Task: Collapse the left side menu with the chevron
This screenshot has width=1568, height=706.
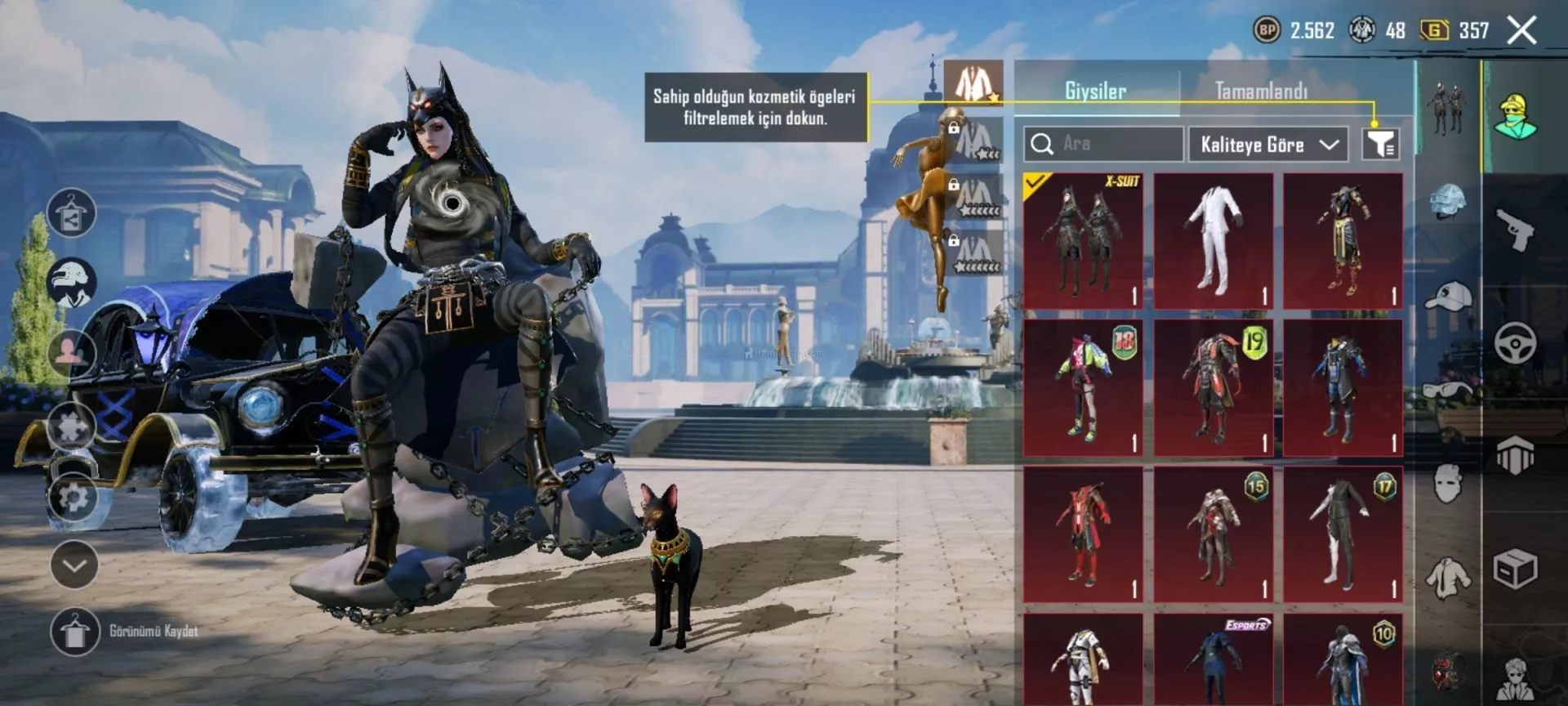Action: (74, 565)
